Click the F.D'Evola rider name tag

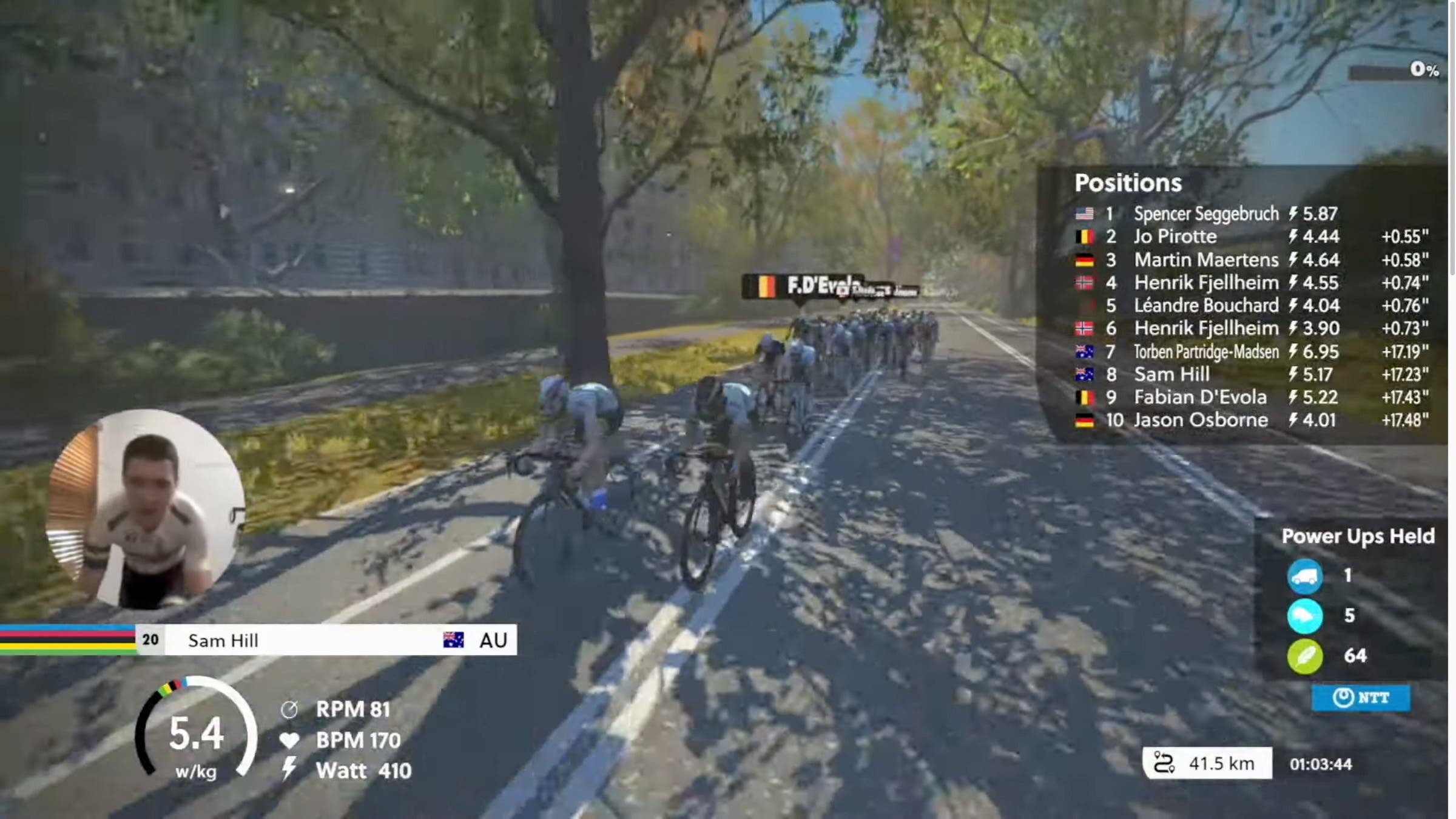[x=802, y=286]
